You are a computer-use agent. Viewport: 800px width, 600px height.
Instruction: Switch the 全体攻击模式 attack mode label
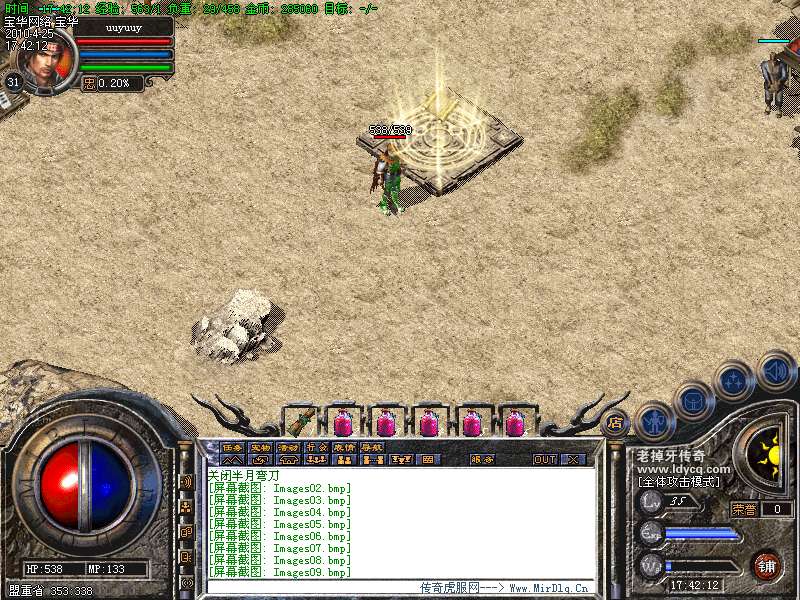(x=680, y=482)
